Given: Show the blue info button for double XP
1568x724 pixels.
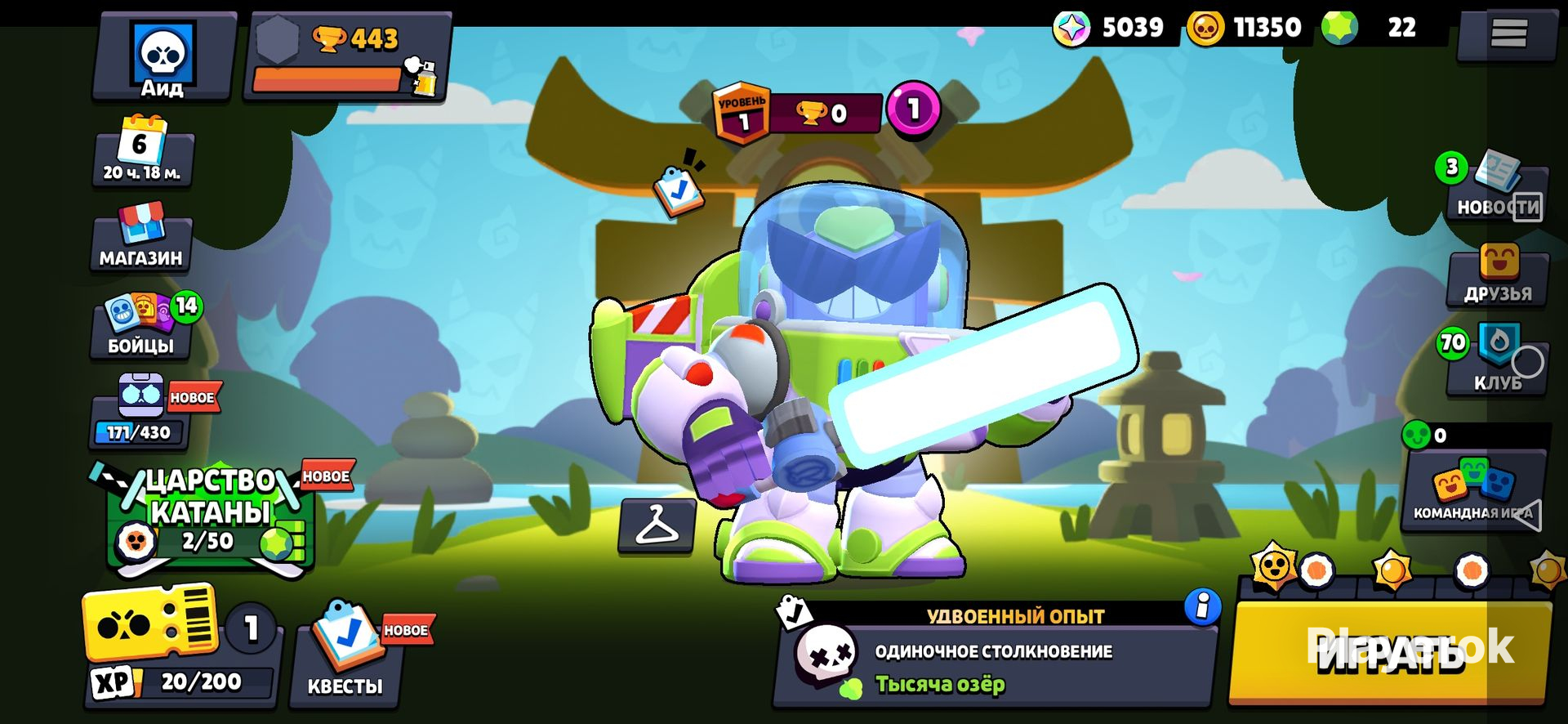Looking at the screenshot, I should (1202, 606).
